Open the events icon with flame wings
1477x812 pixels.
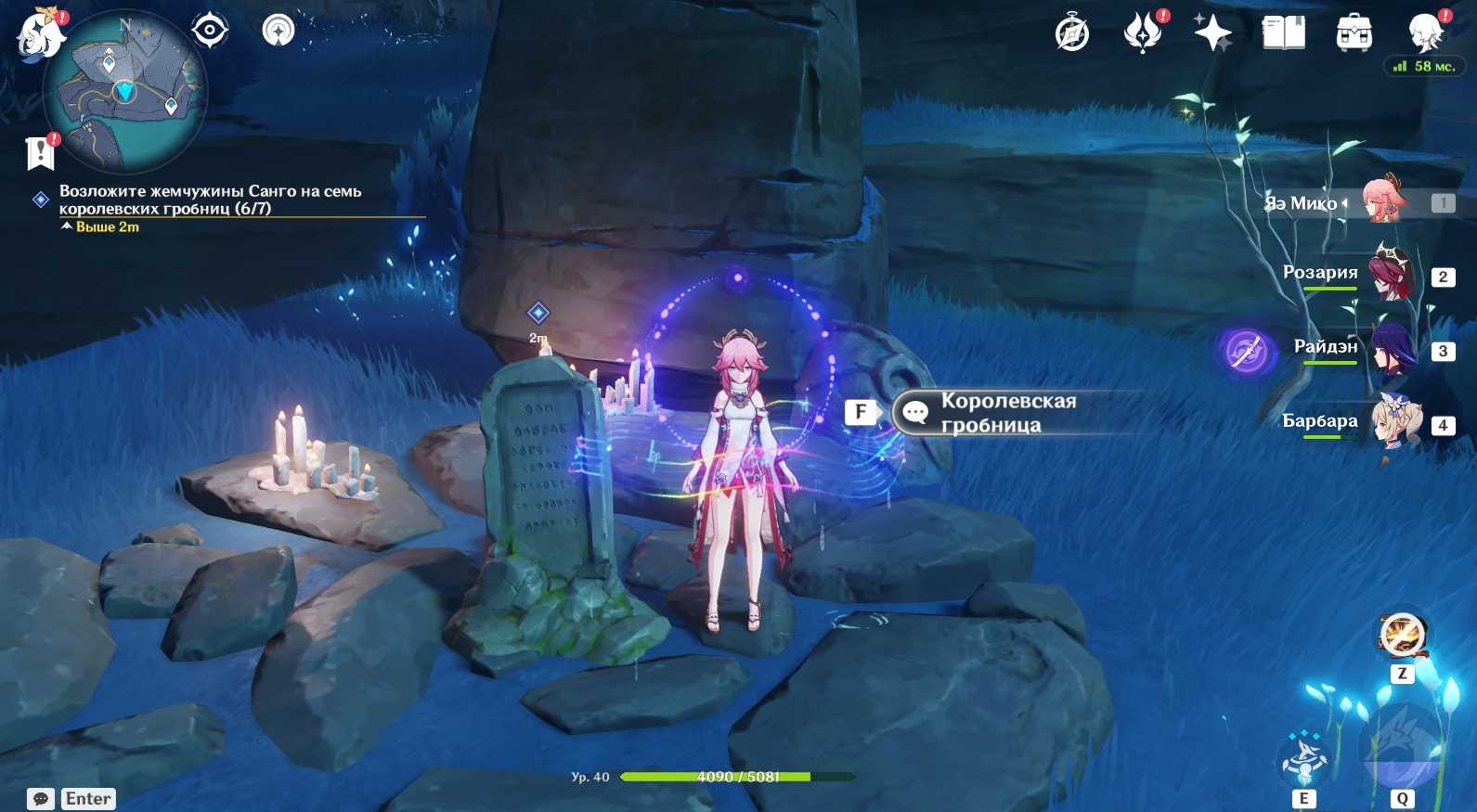(x=1143, y=34)
